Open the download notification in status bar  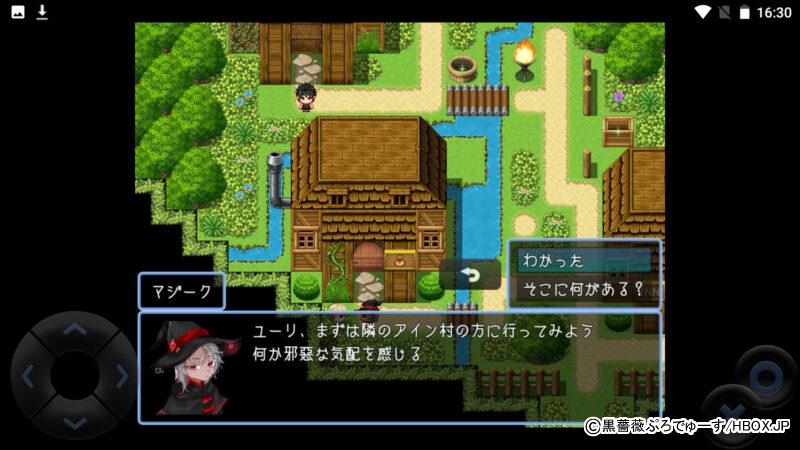42,12
